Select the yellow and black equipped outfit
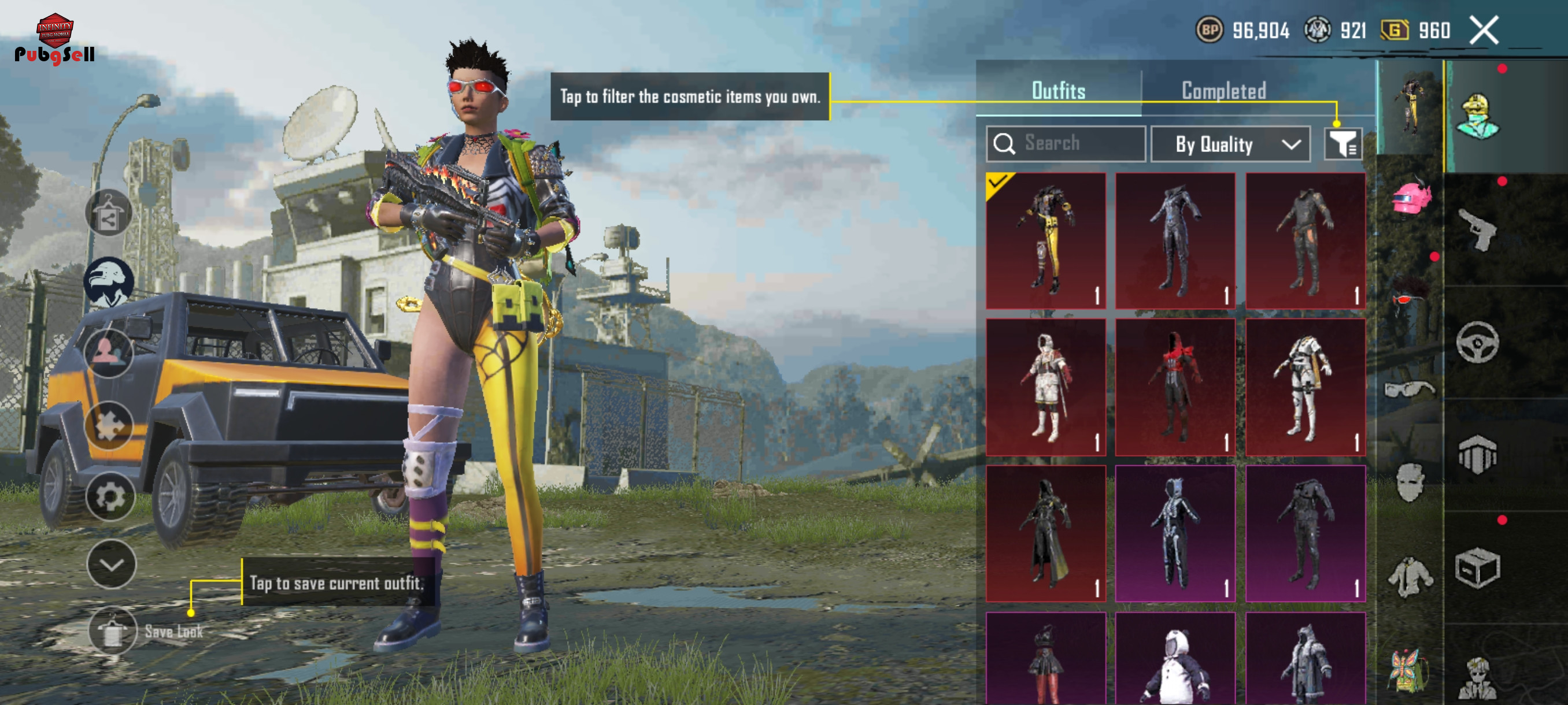Viewport: 1568px width, 705px height. click(1046, 240)
